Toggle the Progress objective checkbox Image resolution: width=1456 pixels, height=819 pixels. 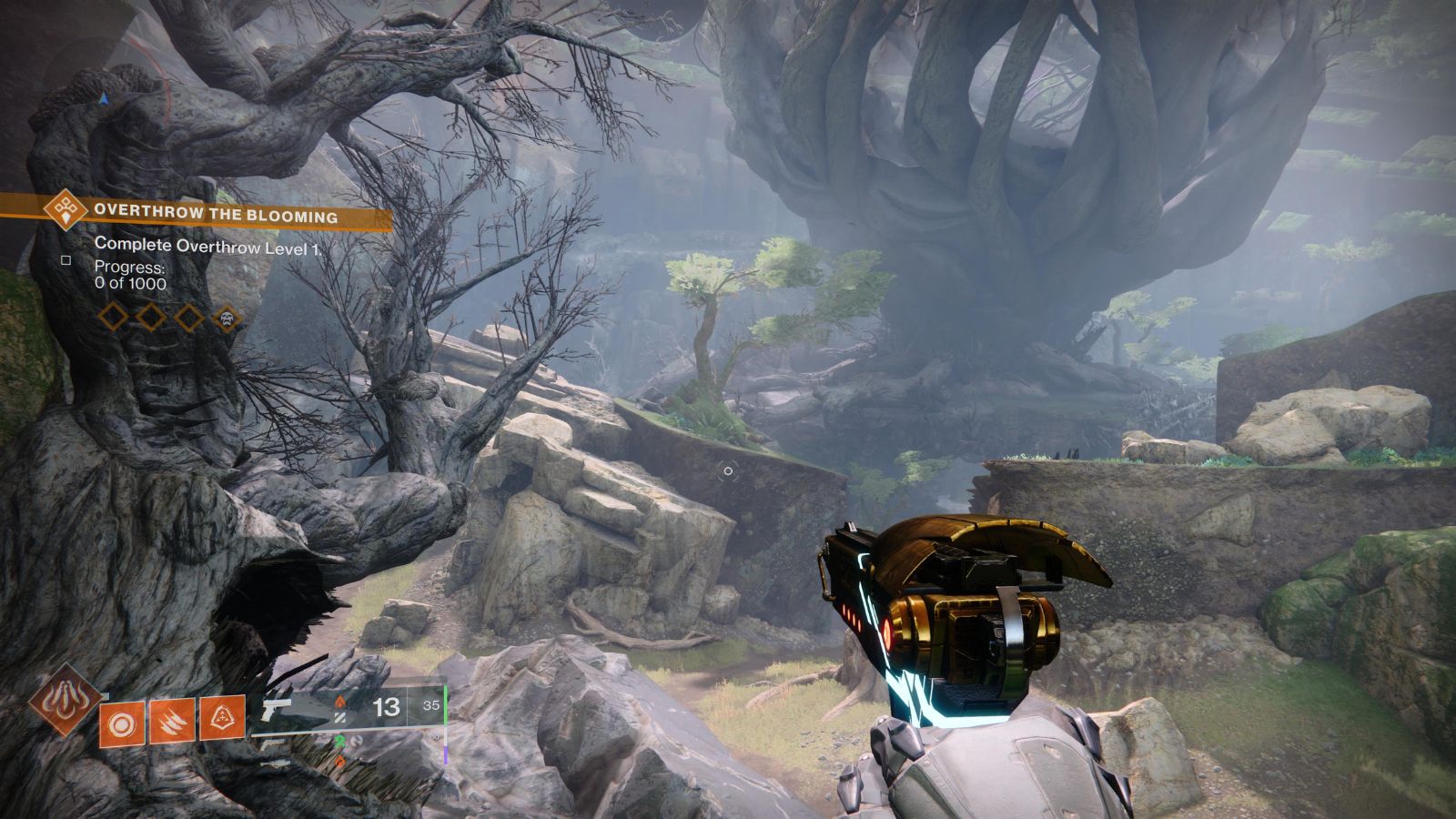point(66,261)
